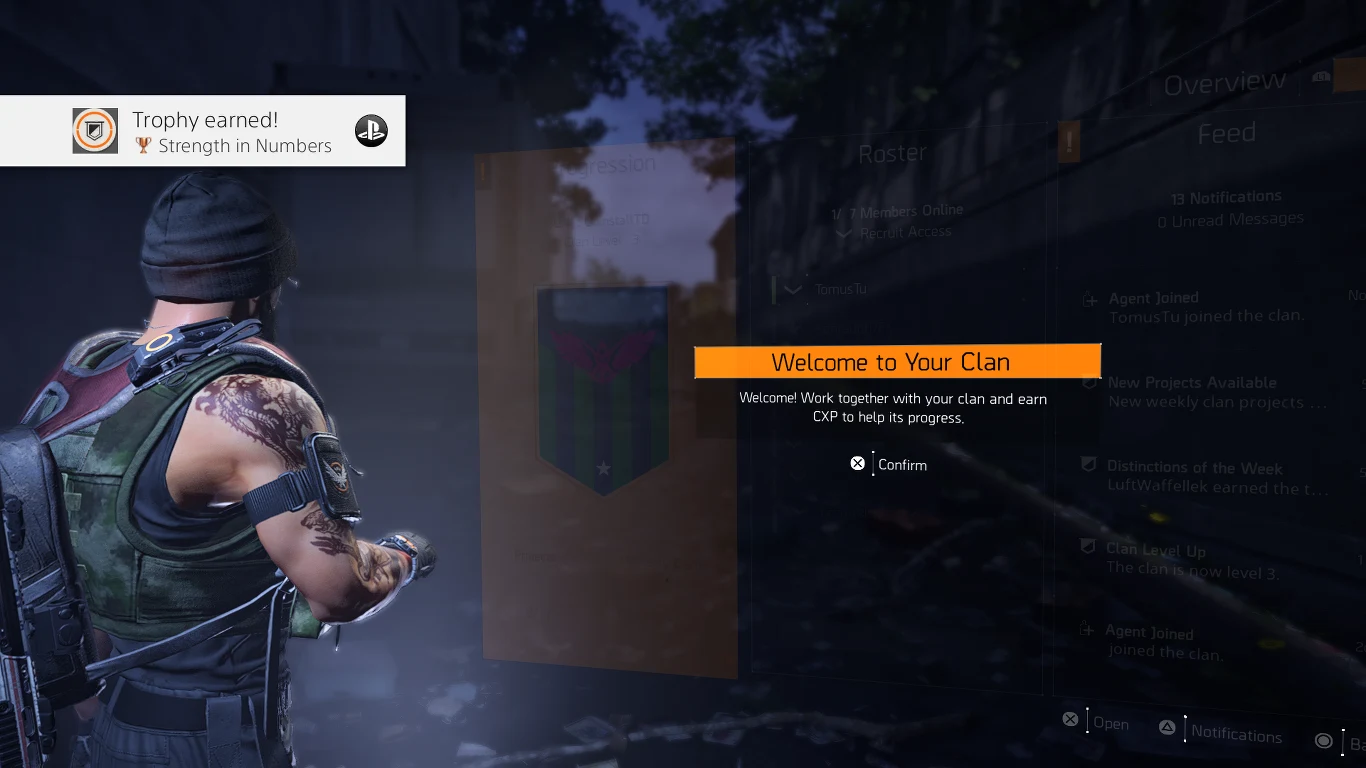The height and width of the screenshot is (768, 1366).
Task: Click the Agent Joined person icon in feed
Action: [1087, 297]
